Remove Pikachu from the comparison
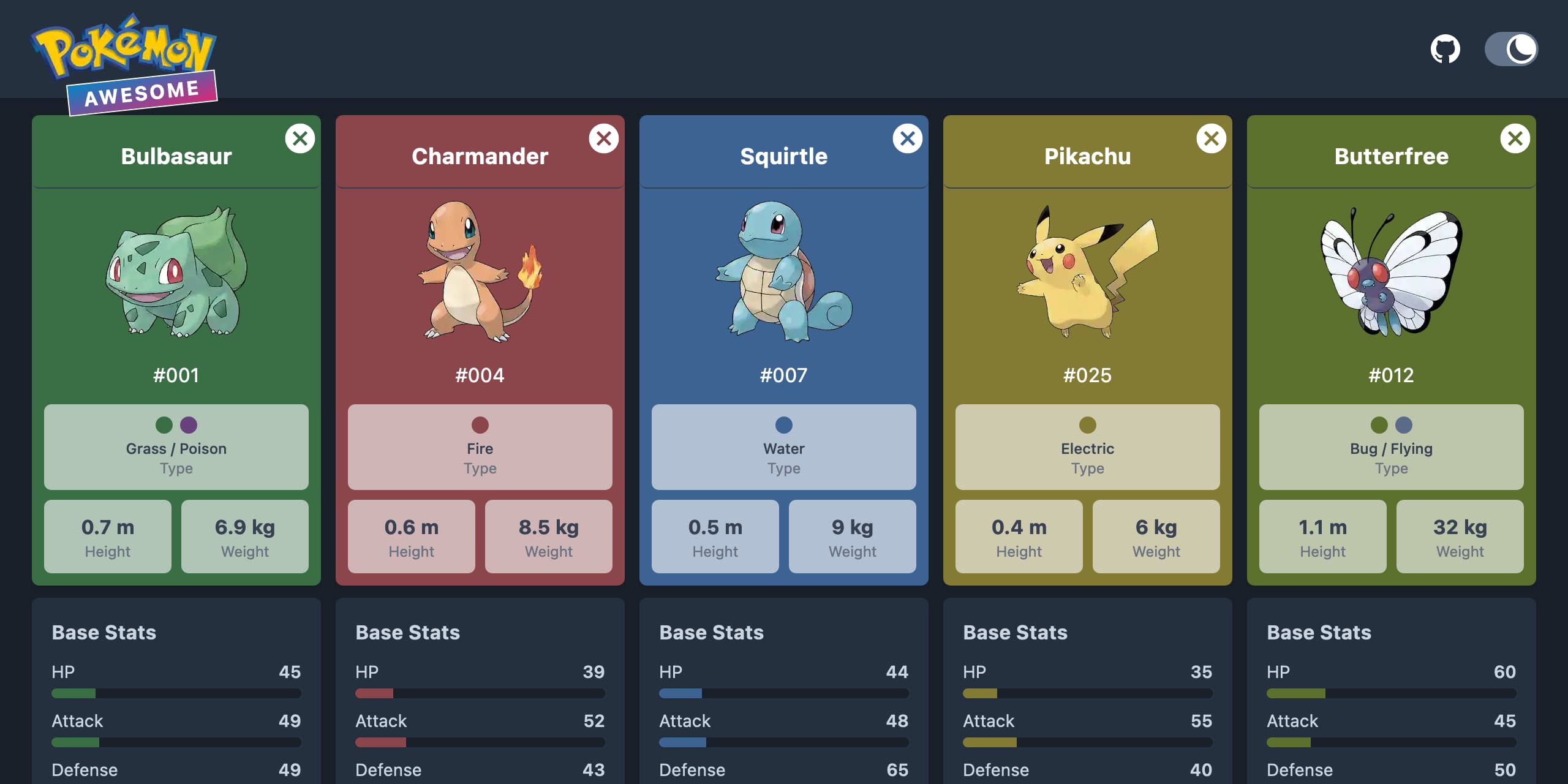This screenshot has height=784, width=1568. point(1212,138)
